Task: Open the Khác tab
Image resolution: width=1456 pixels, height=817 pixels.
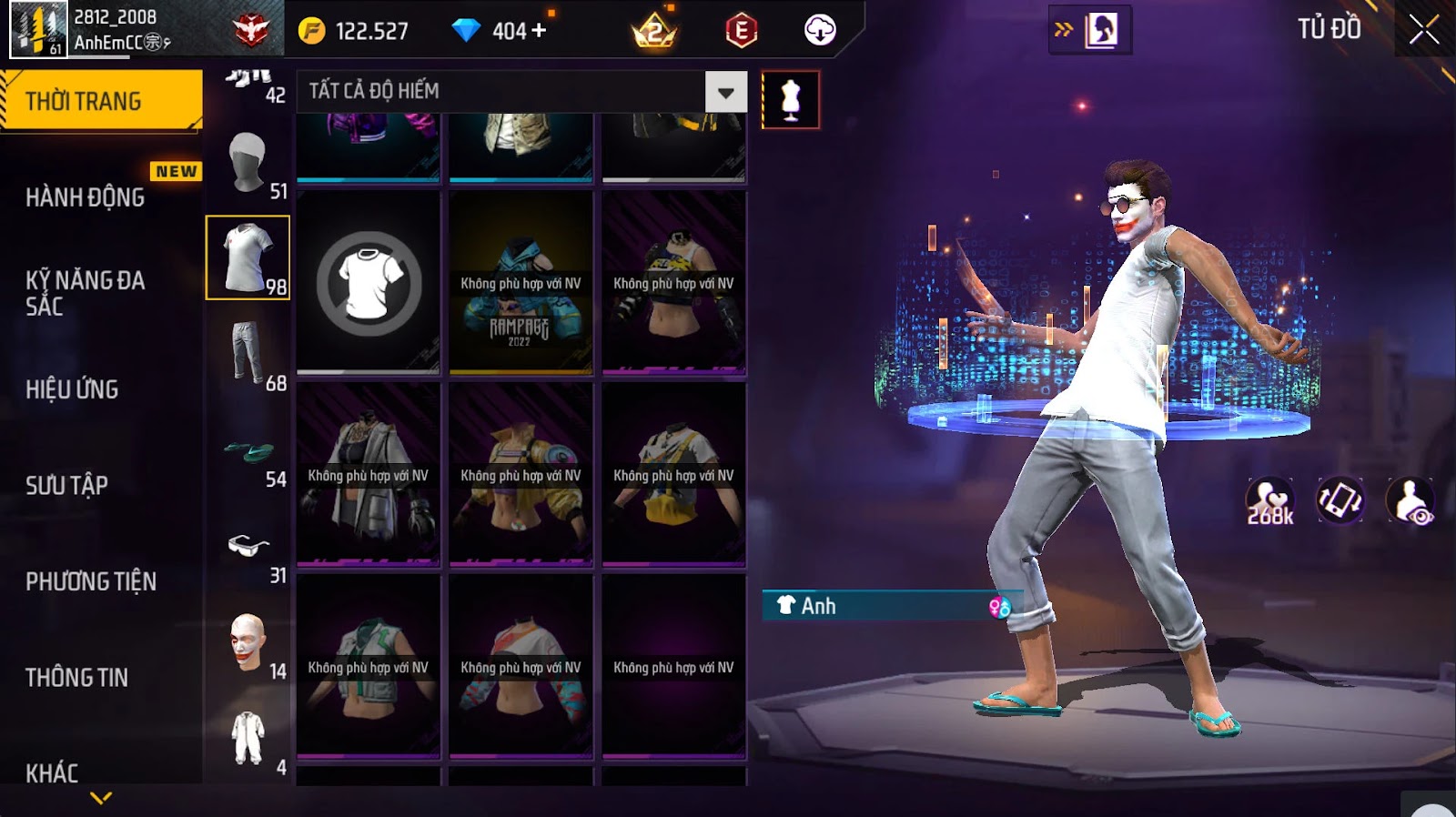Action: tap(53, 772)
